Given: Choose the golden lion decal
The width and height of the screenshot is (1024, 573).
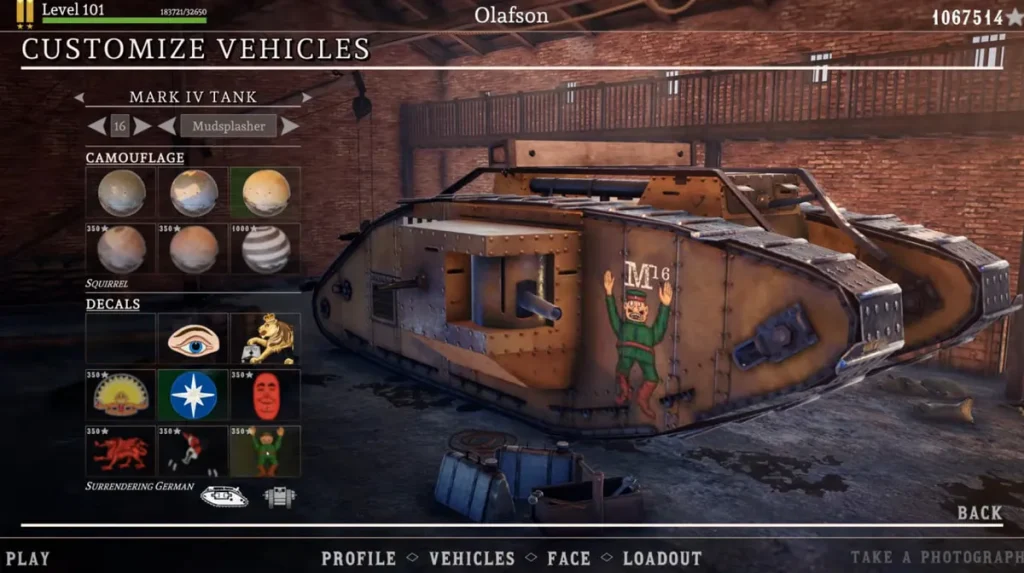Looking at the screenshot, I should 265,340.
